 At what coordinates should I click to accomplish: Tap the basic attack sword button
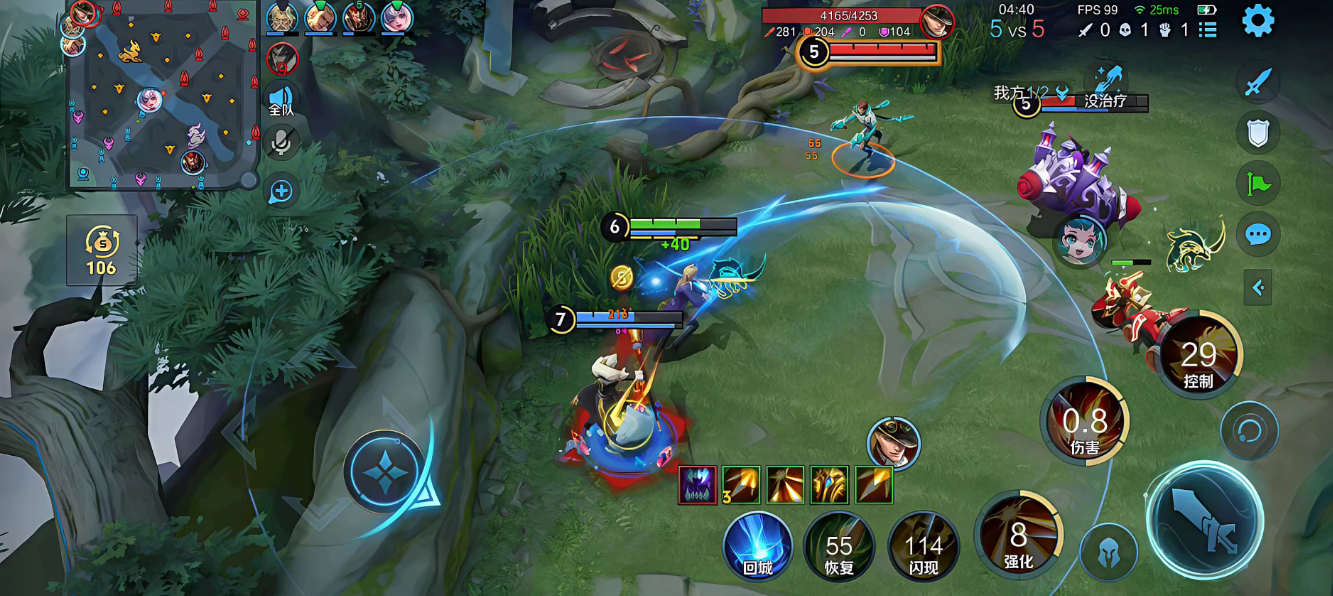(1204, 520)
